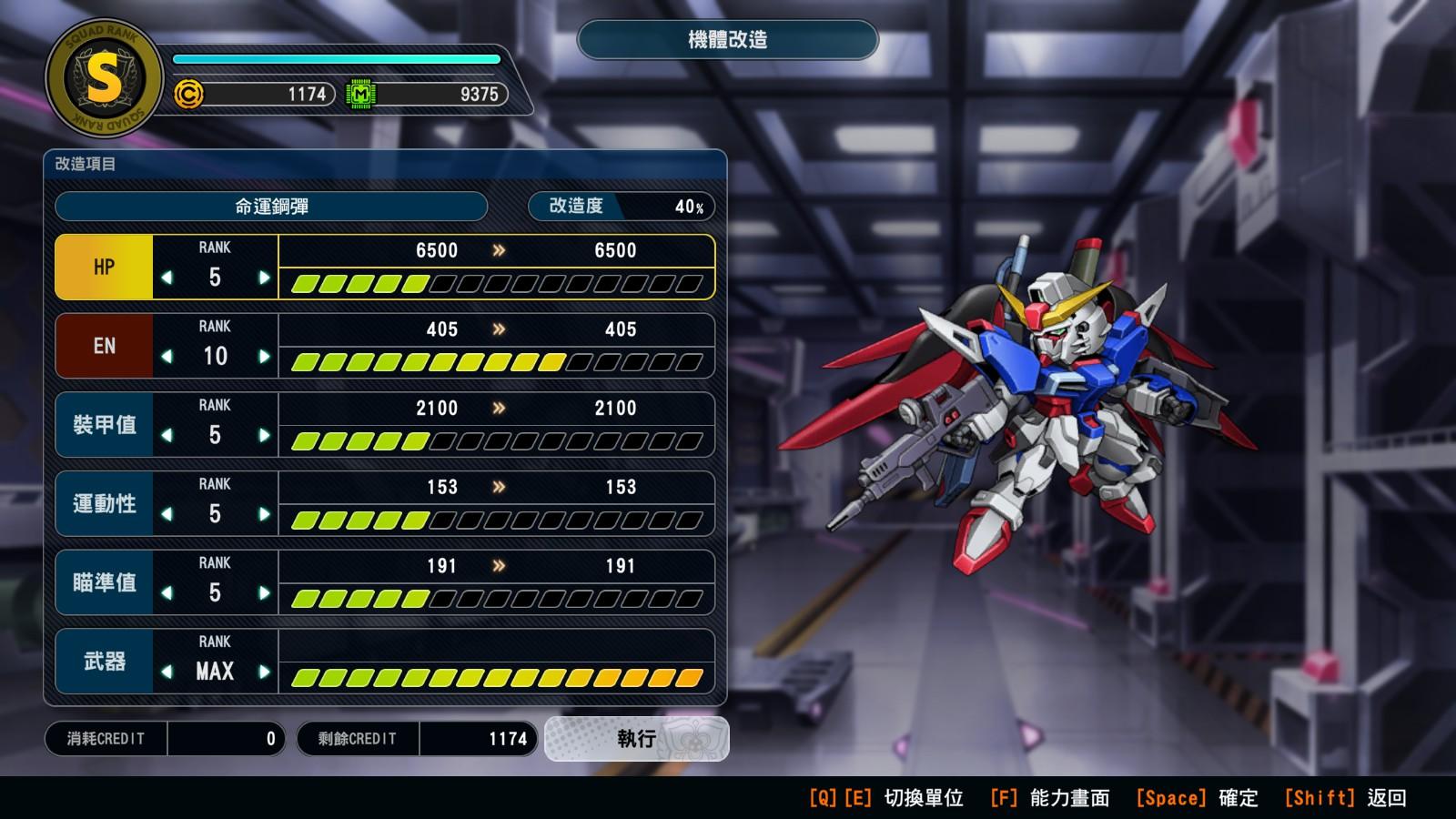1456x819 pixels.
Task: Increase 瞄準值 rank with right arrow
Action: point(264,593)
